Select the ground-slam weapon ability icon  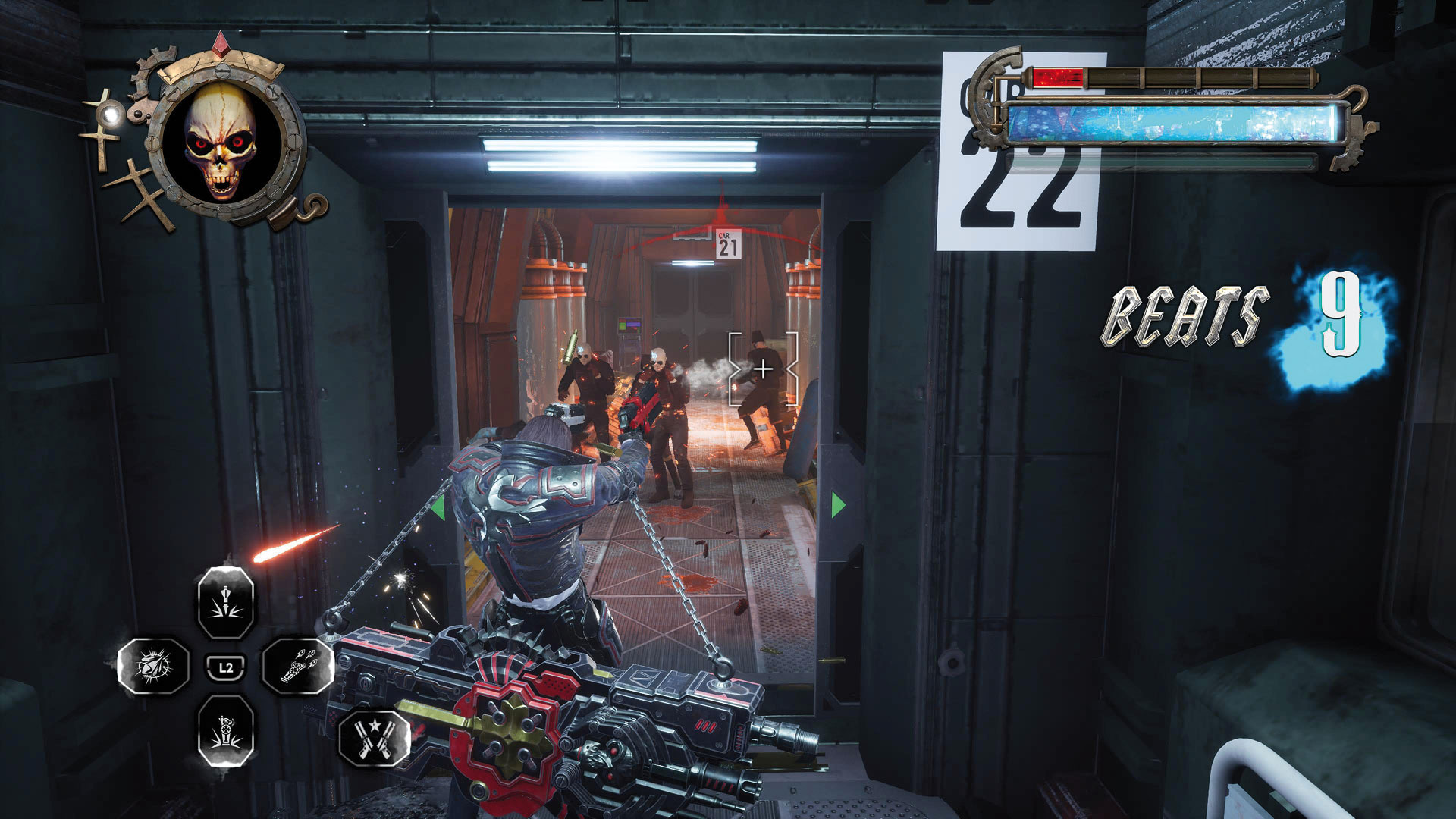225,731
